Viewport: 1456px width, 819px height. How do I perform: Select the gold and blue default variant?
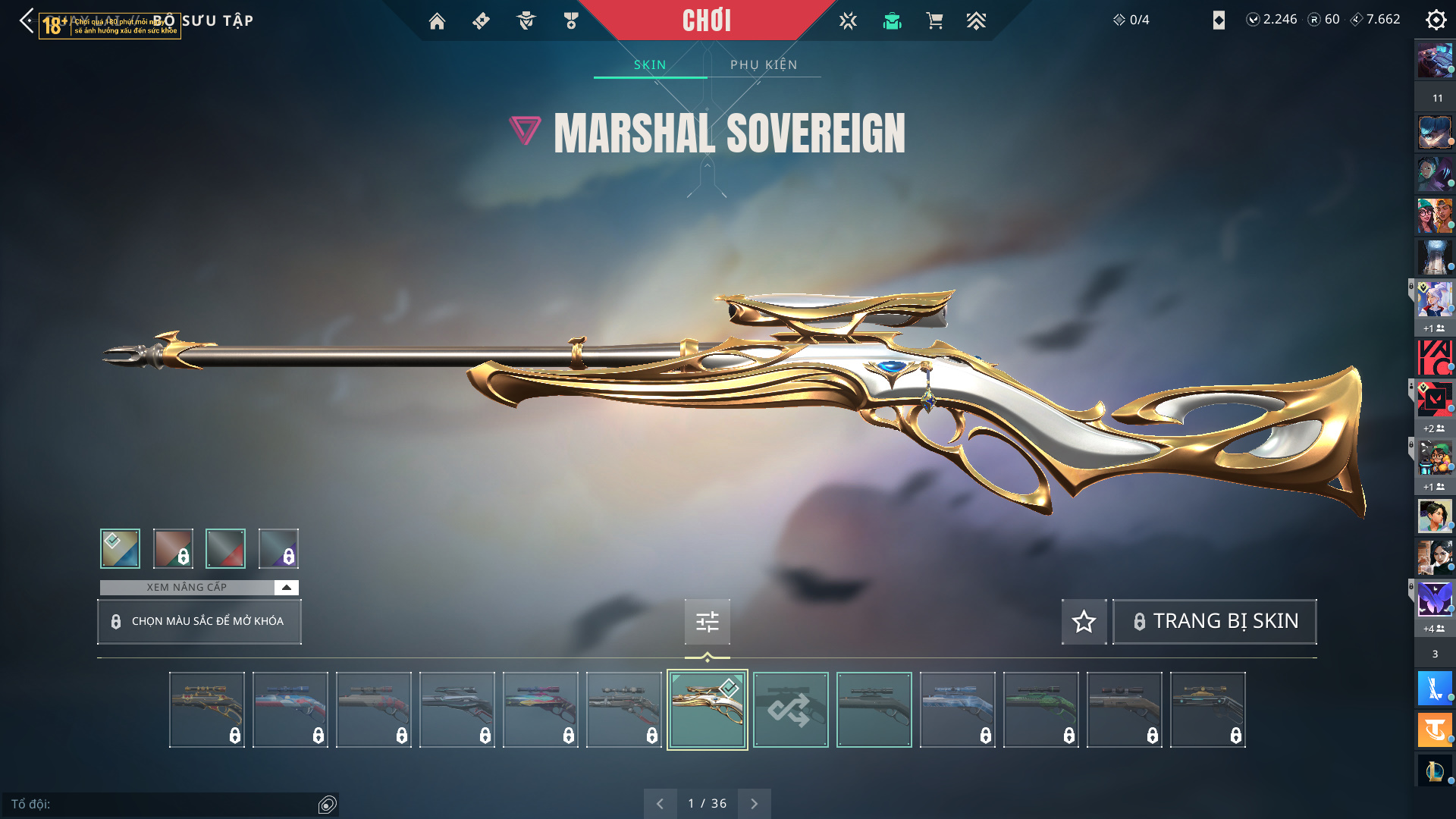[120, 548]
